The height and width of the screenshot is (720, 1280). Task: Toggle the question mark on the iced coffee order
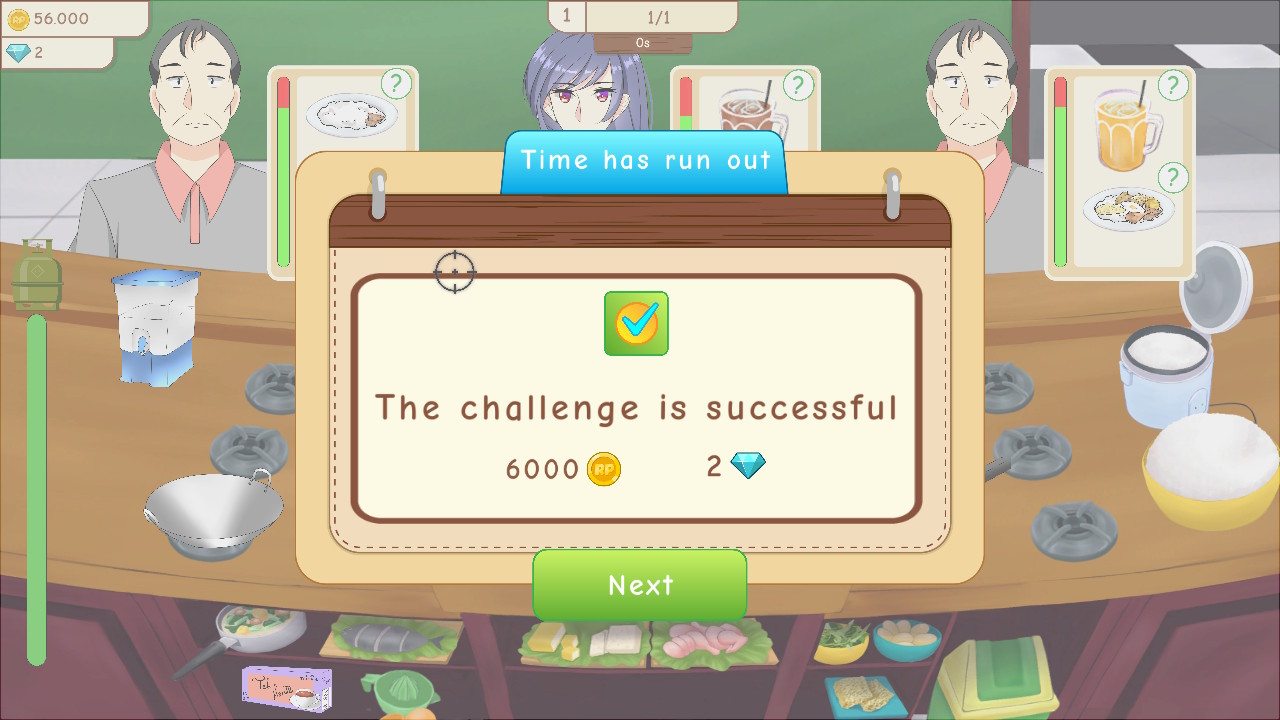coord(797,85)
